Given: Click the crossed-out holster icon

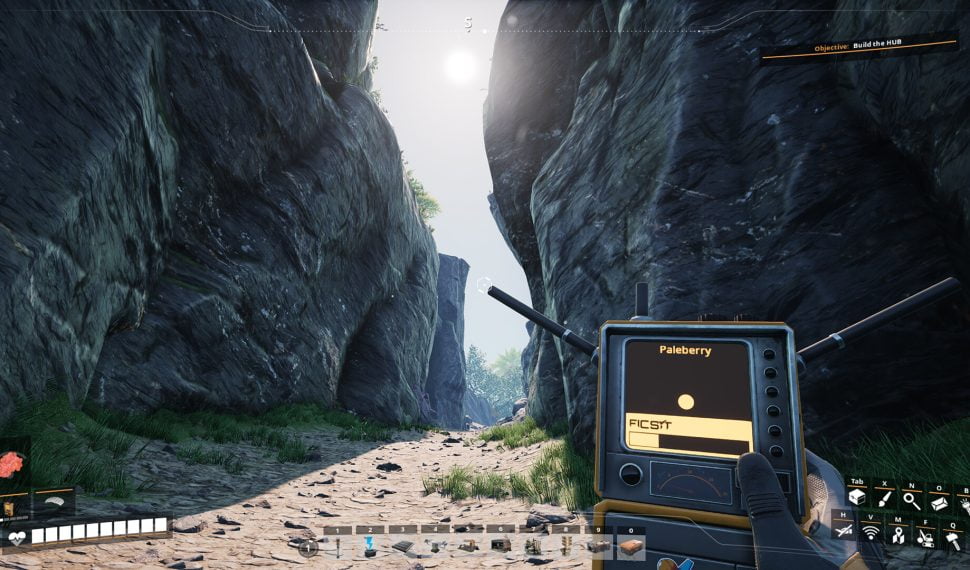Looking at the screenshot, I should 843,530.
